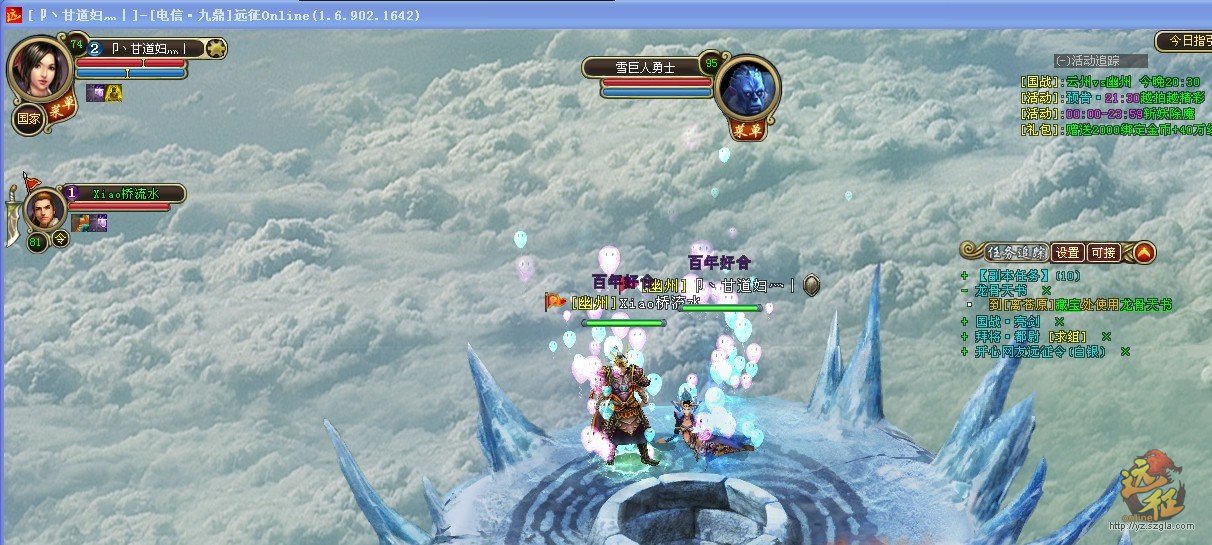This screenshot has height=545, width=1212.
Task: Open the 国家 (nation) button under player portrait
Action: [26, 119]
